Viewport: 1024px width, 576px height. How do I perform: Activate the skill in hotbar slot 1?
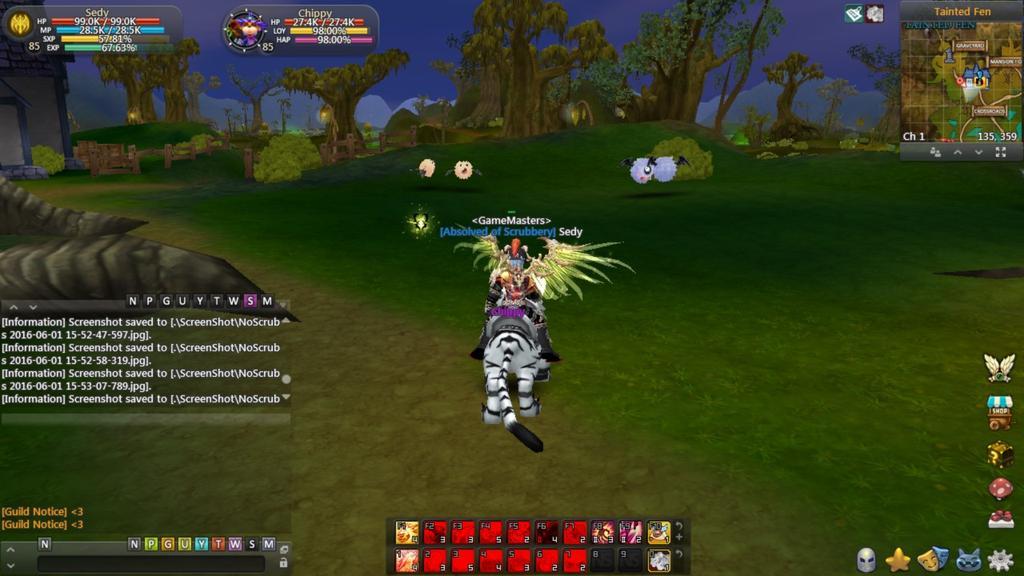407,561
